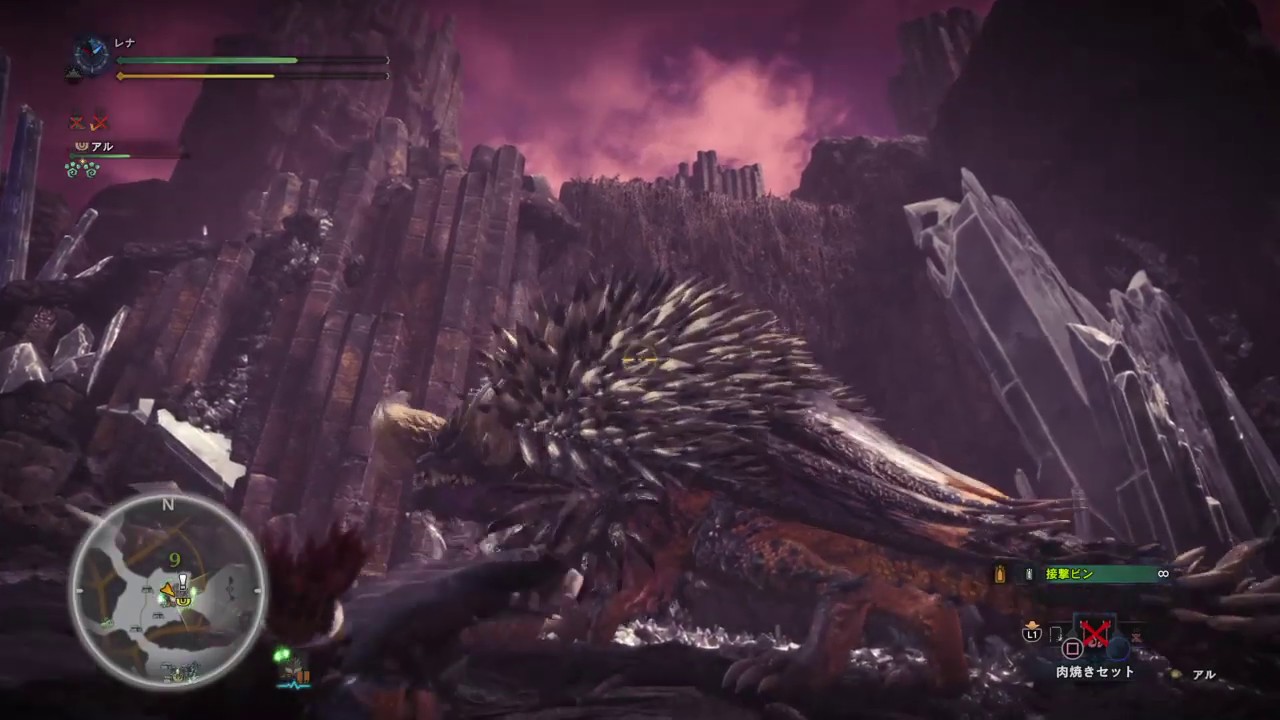
Task: Open the circular minimap
Action: pyautogui.click(x=168, y=591)
